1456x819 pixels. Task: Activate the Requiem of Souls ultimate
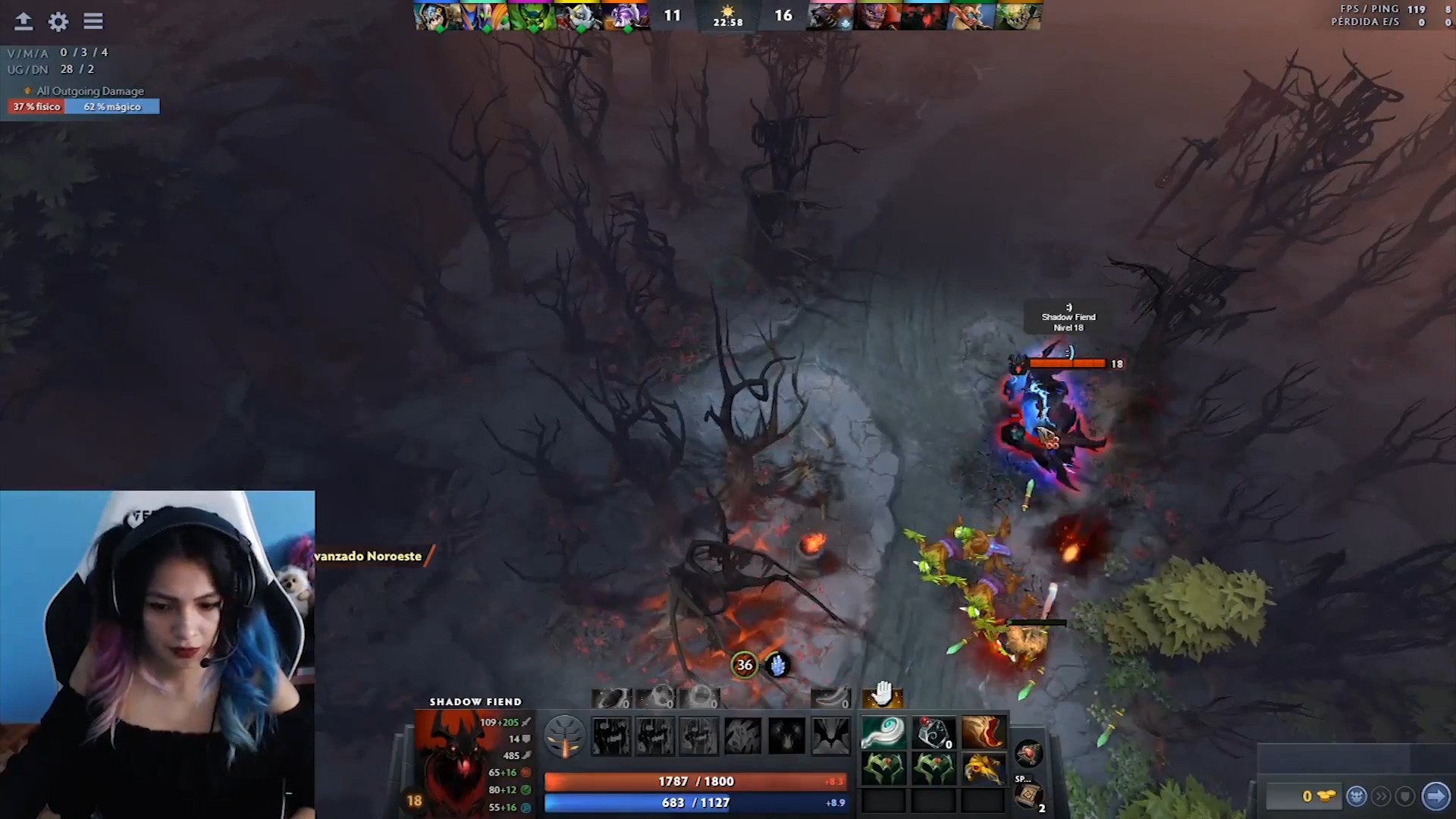point(831,736)
